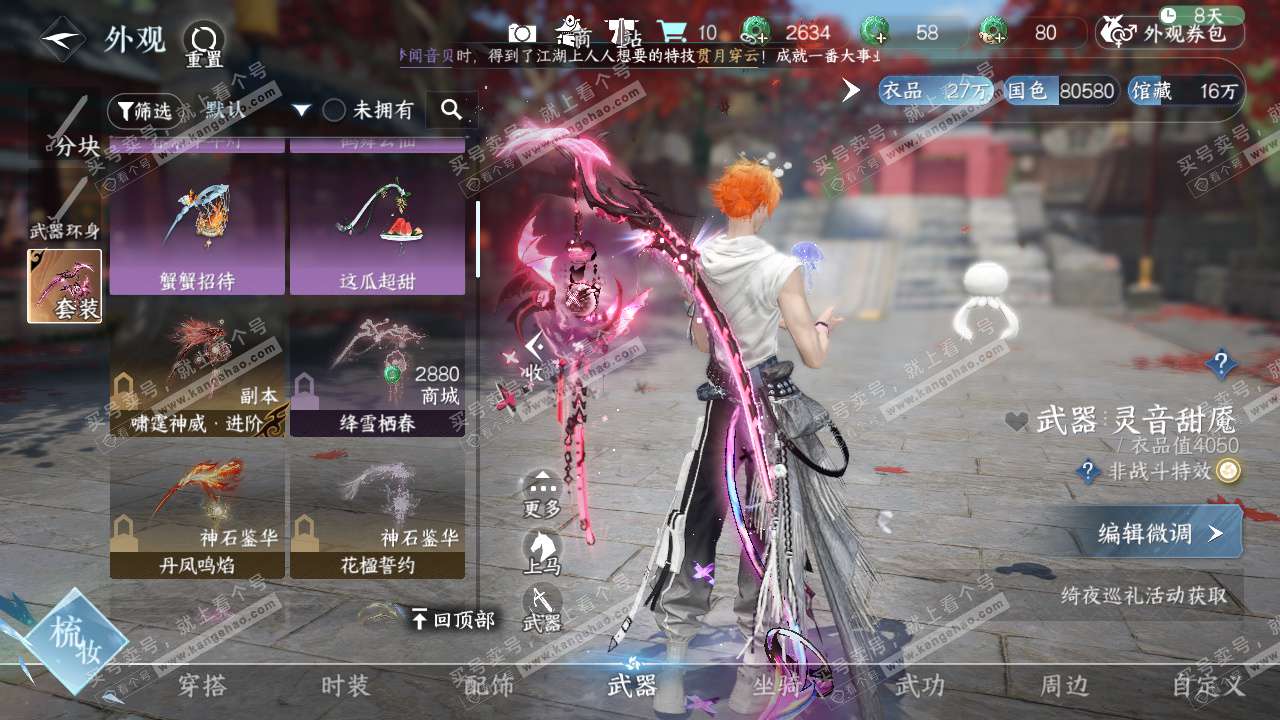Go back with the arrow button
The image size is (1280, 720).
tap(63, 40)
